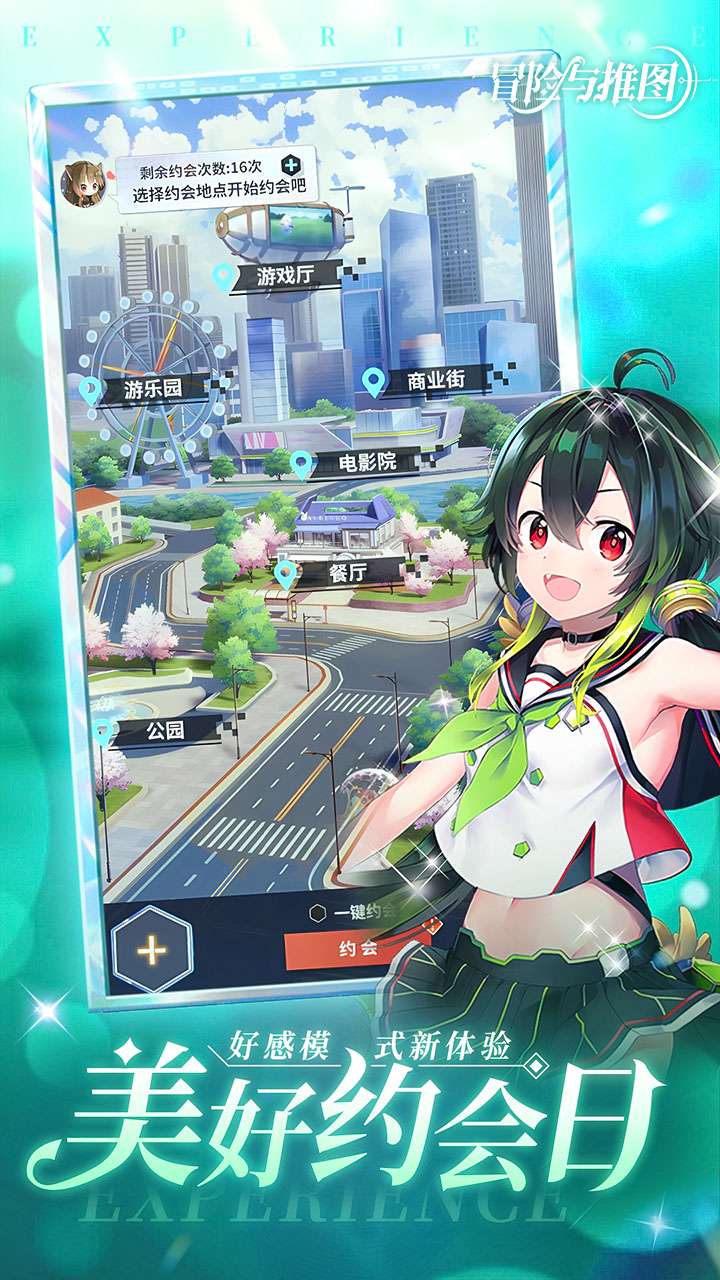The height and width of the screenshot is (1280, 720).
Task: Click the hexagon plus button
Action: click(152, 950)
